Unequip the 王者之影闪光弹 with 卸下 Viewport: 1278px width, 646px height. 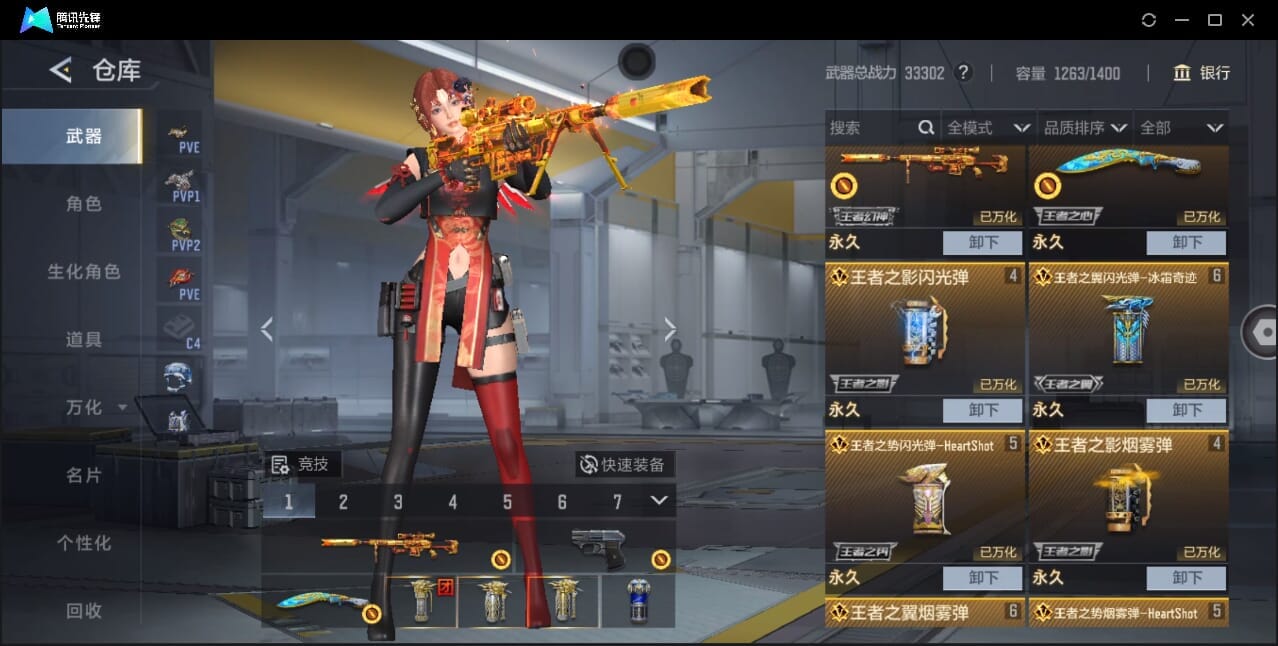pyautogui.click(x=983, y=410)
